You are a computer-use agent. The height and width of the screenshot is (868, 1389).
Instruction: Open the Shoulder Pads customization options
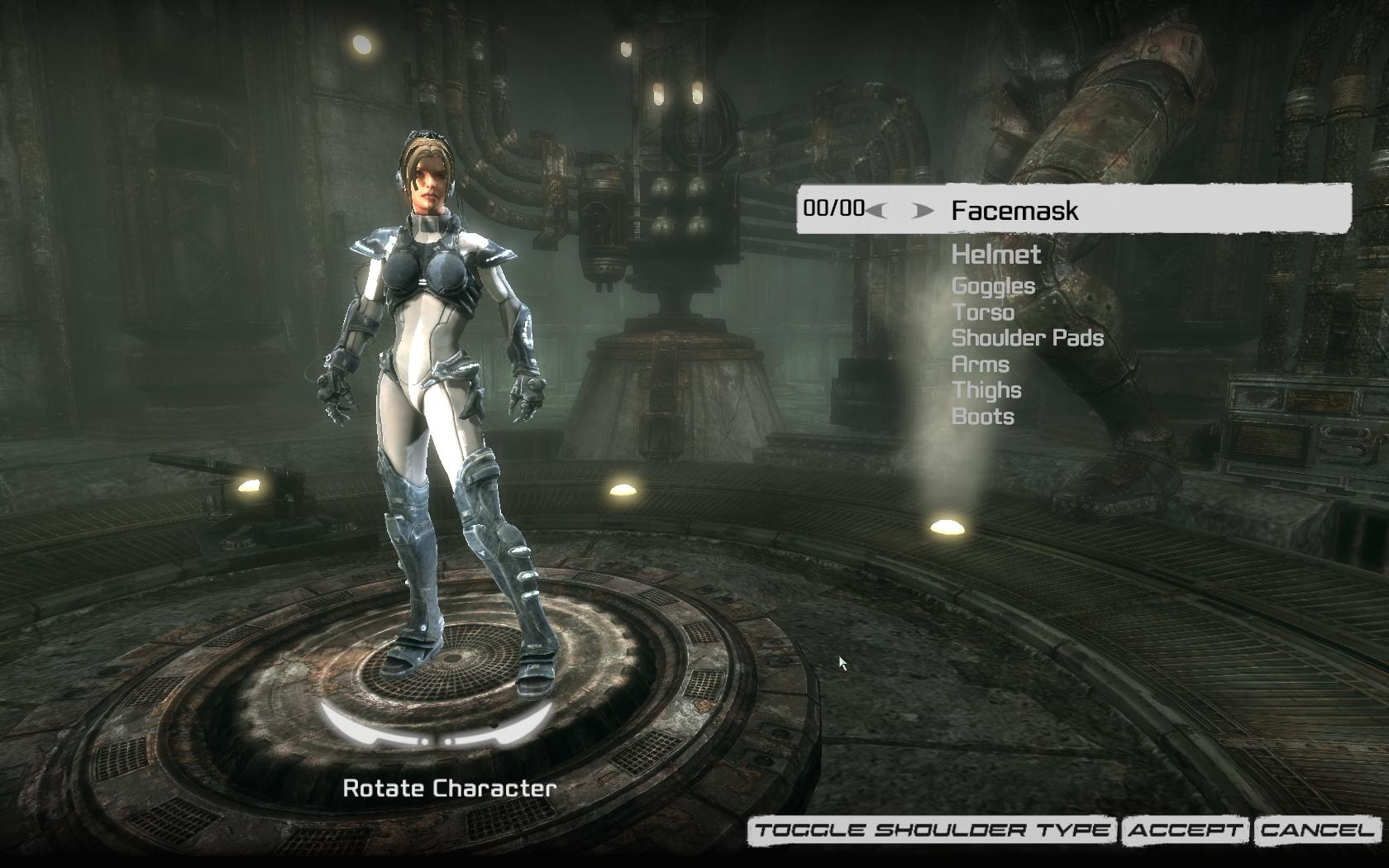point(1027,339)
